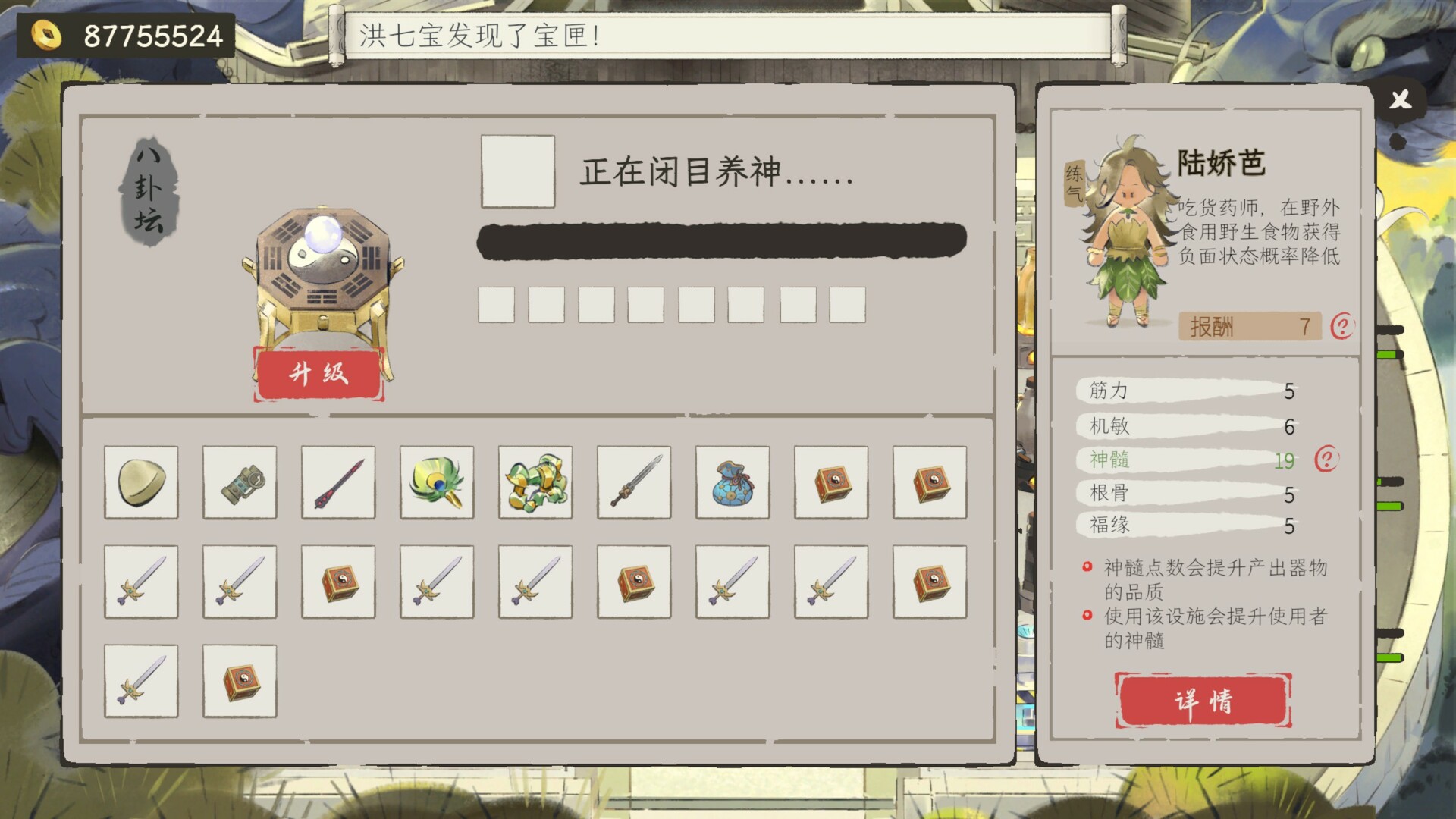Click the red dart weapon item
The height and width of the screenshot is (819, 1456).
pyautogui.click(x=338, y=483)
